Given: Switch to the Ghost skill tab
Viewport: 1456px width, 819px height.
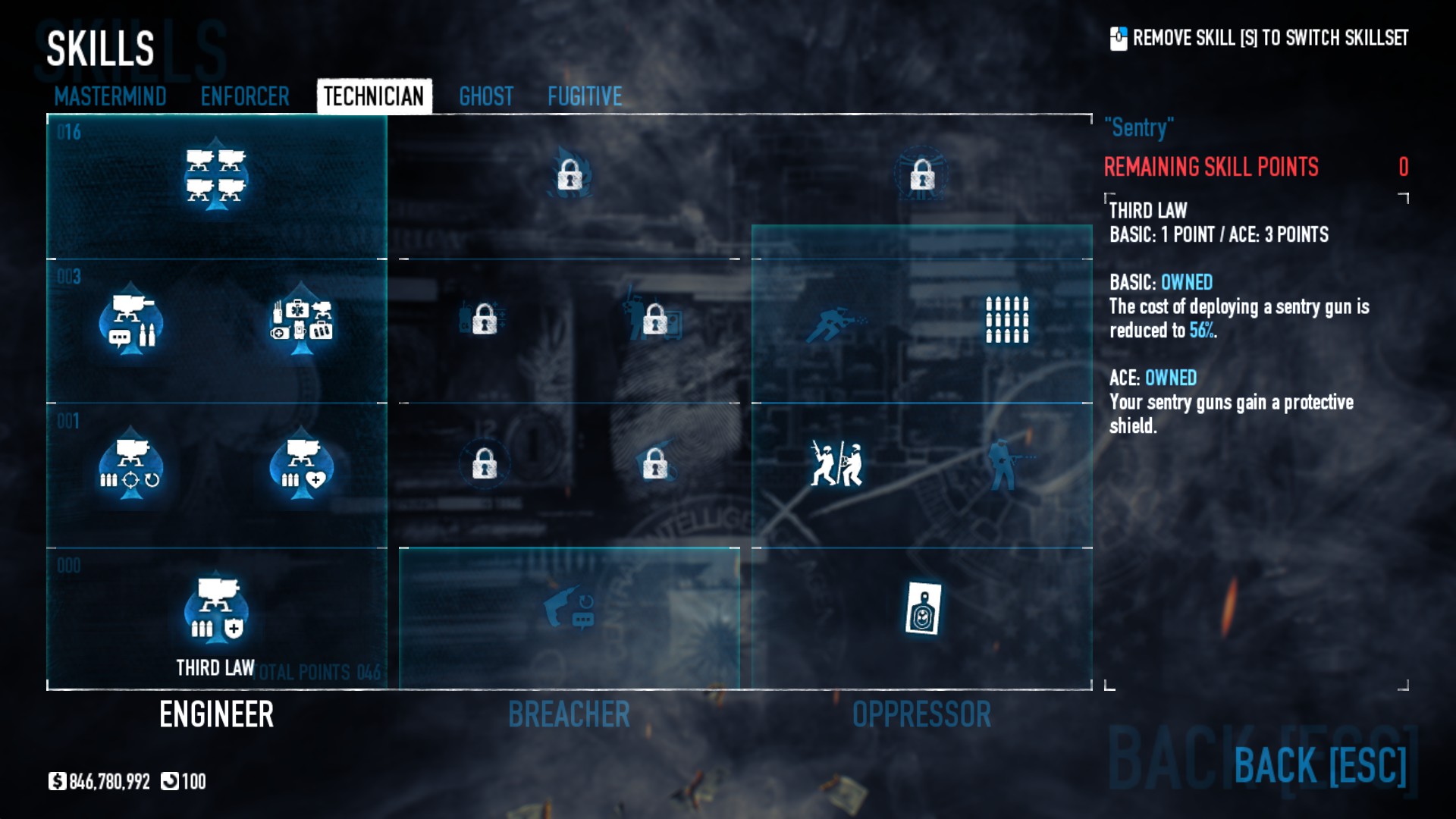Looking at the screenshot, I should coord(486,96).
